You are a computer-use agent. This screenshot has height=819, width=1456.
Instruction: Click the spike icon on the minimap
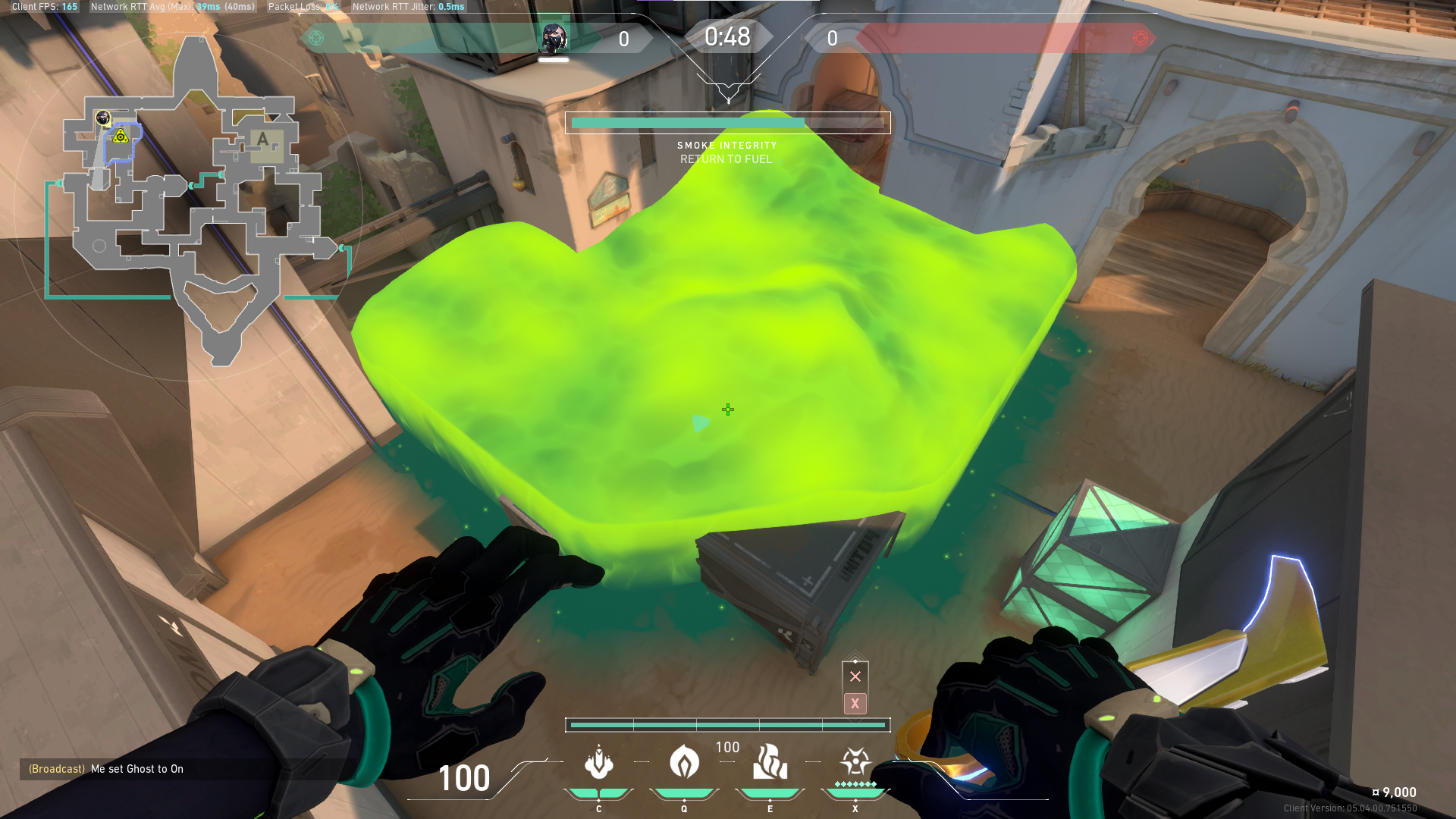(x=119, y=136)
